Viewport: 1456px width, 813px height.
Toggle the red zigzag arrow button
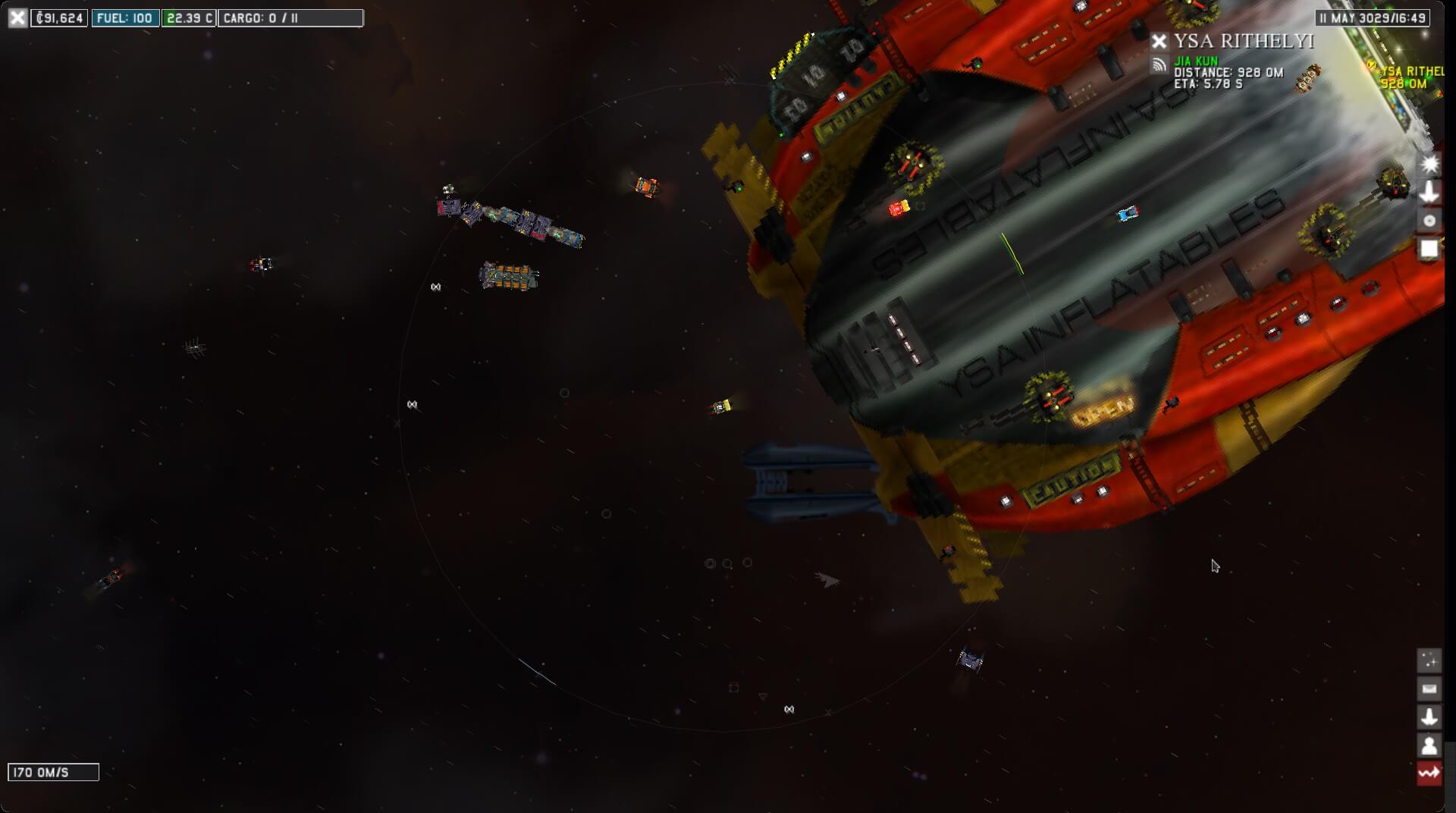1429,774
